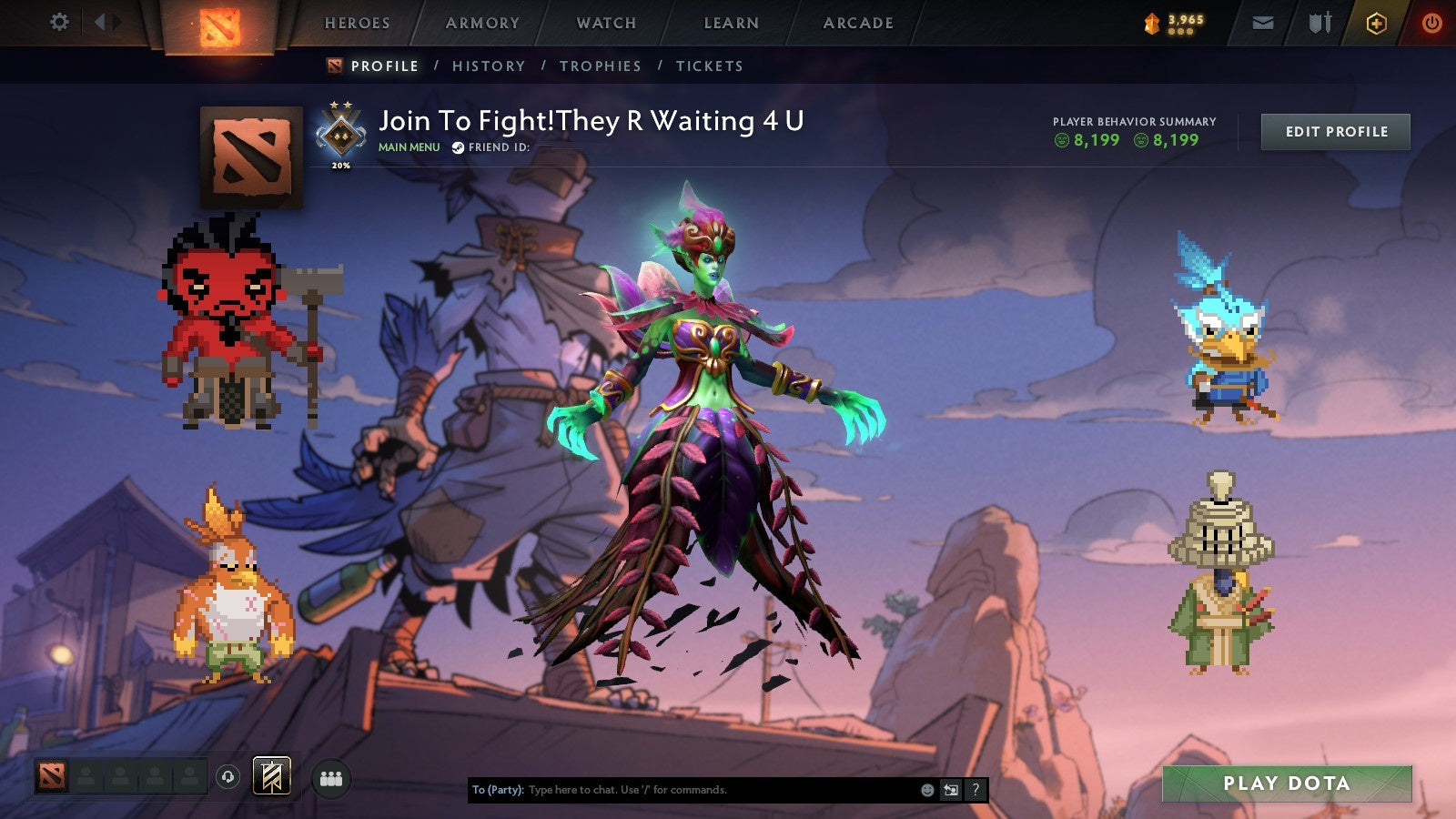Click the settings gear in top-left corner
This screenshot has width=1456, height=819.
tap(58, 20)
